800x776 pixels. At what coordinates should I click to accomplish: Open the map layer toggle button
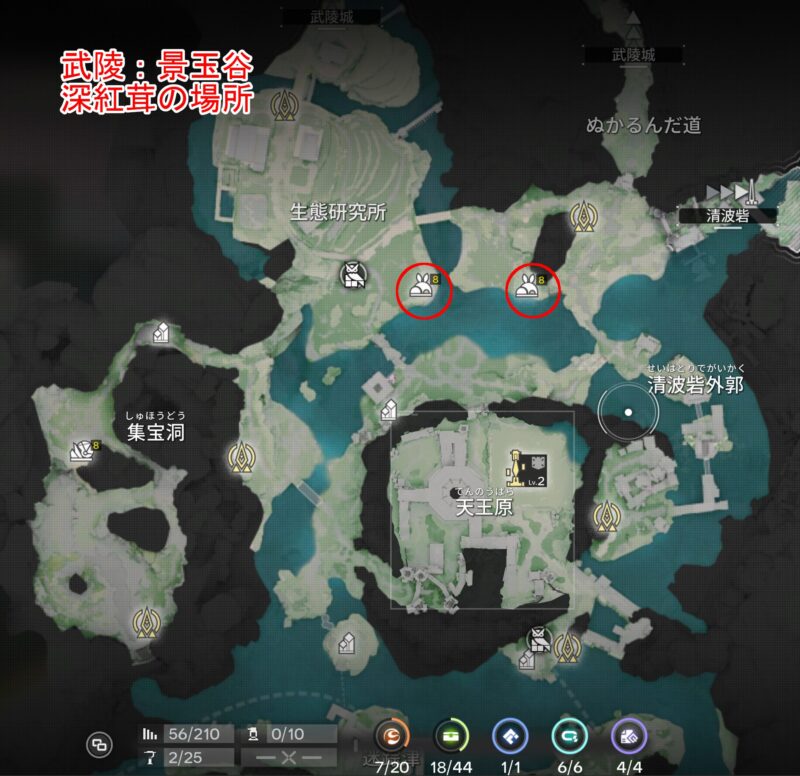(99, 743)
